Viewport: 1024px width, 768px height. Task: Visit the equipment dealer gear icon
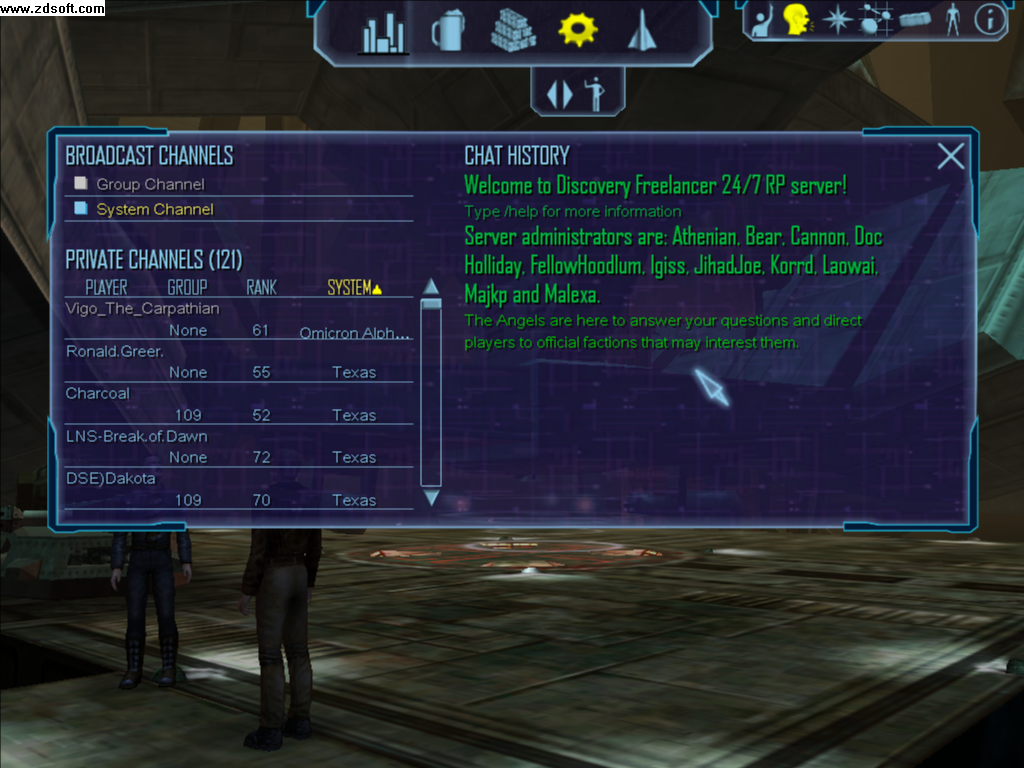coord(577,30)
